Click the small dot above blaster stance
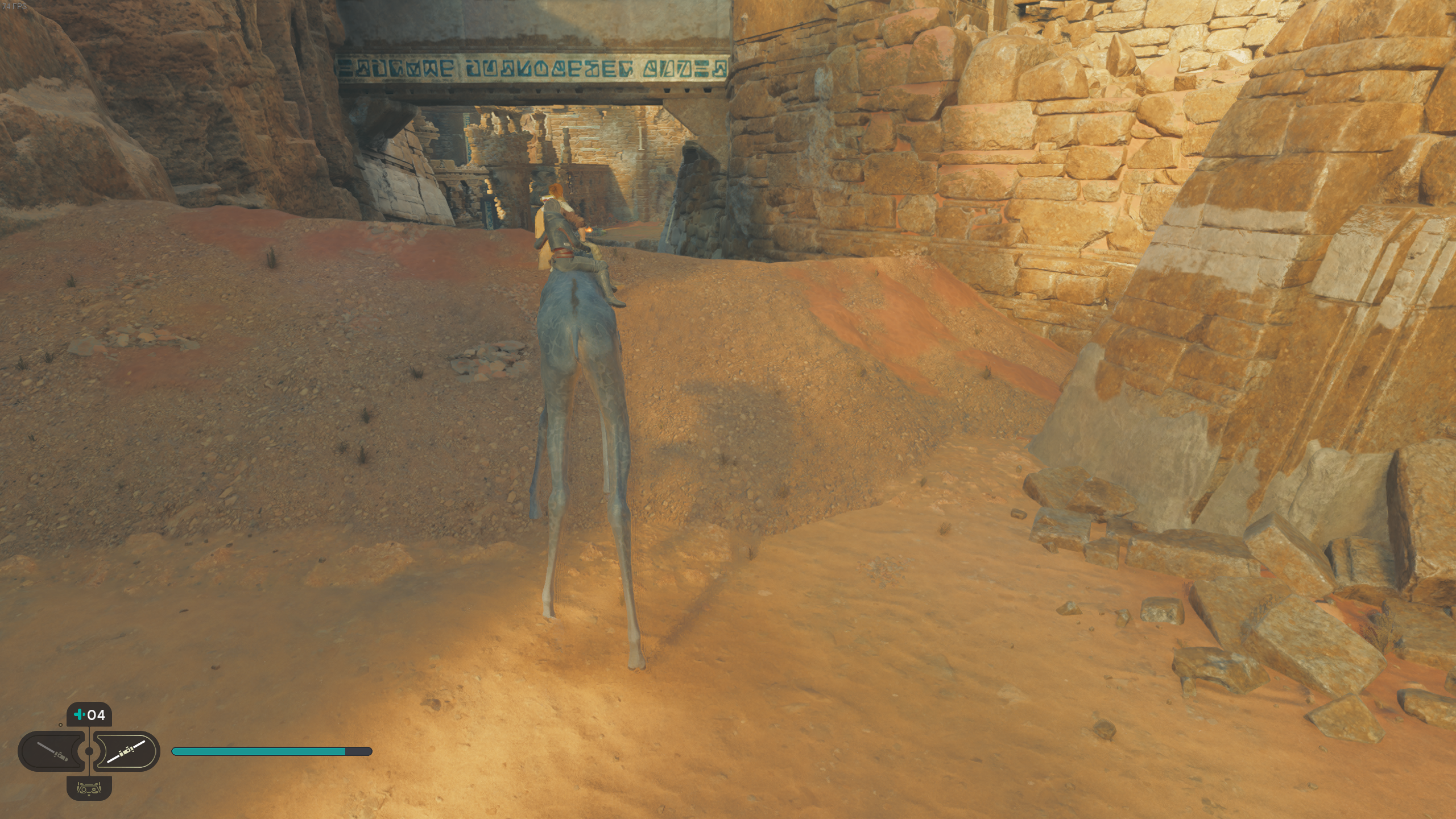This screenshot has width=1456, height=819. tap(60, 725)
